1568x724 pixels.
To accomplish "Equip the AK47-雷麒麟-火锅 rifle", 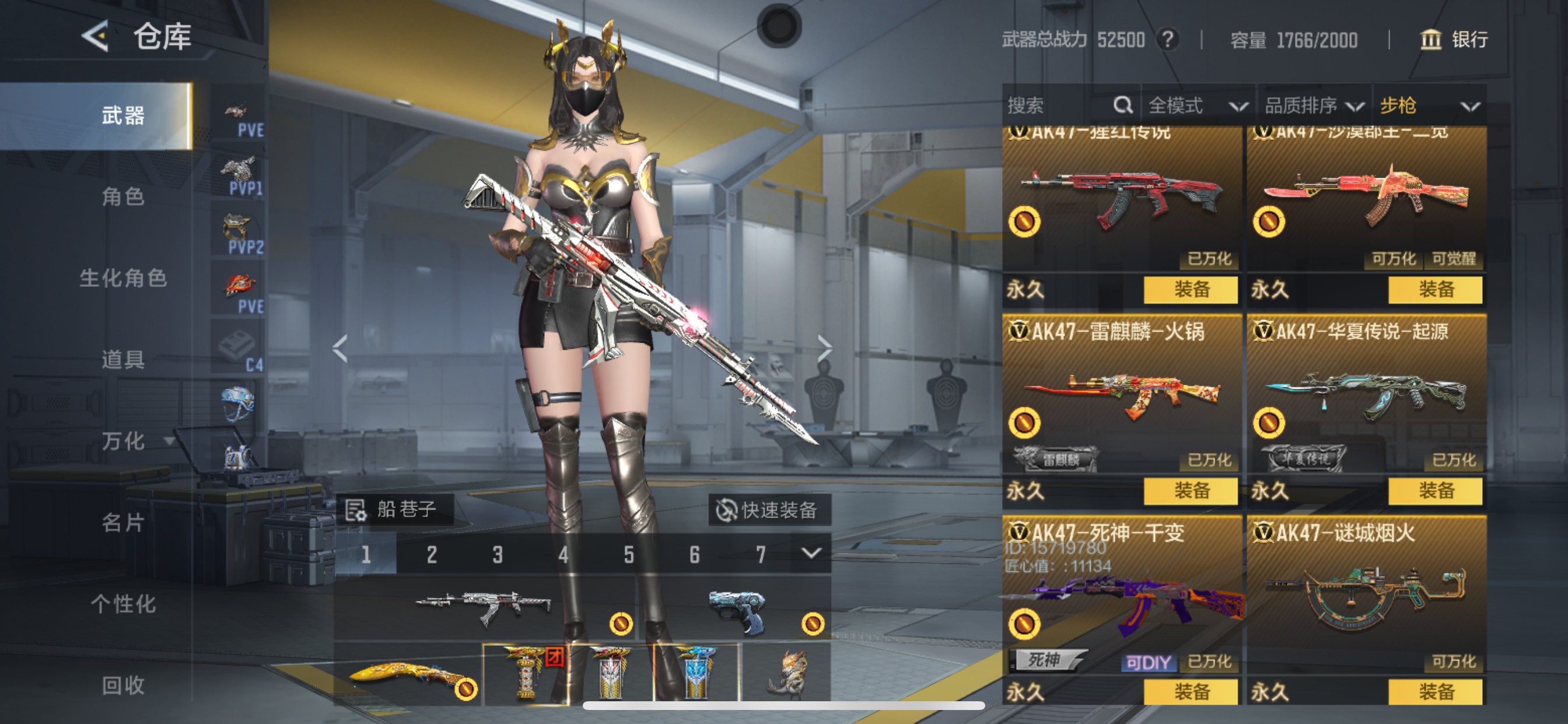I will click(1190, 490).
